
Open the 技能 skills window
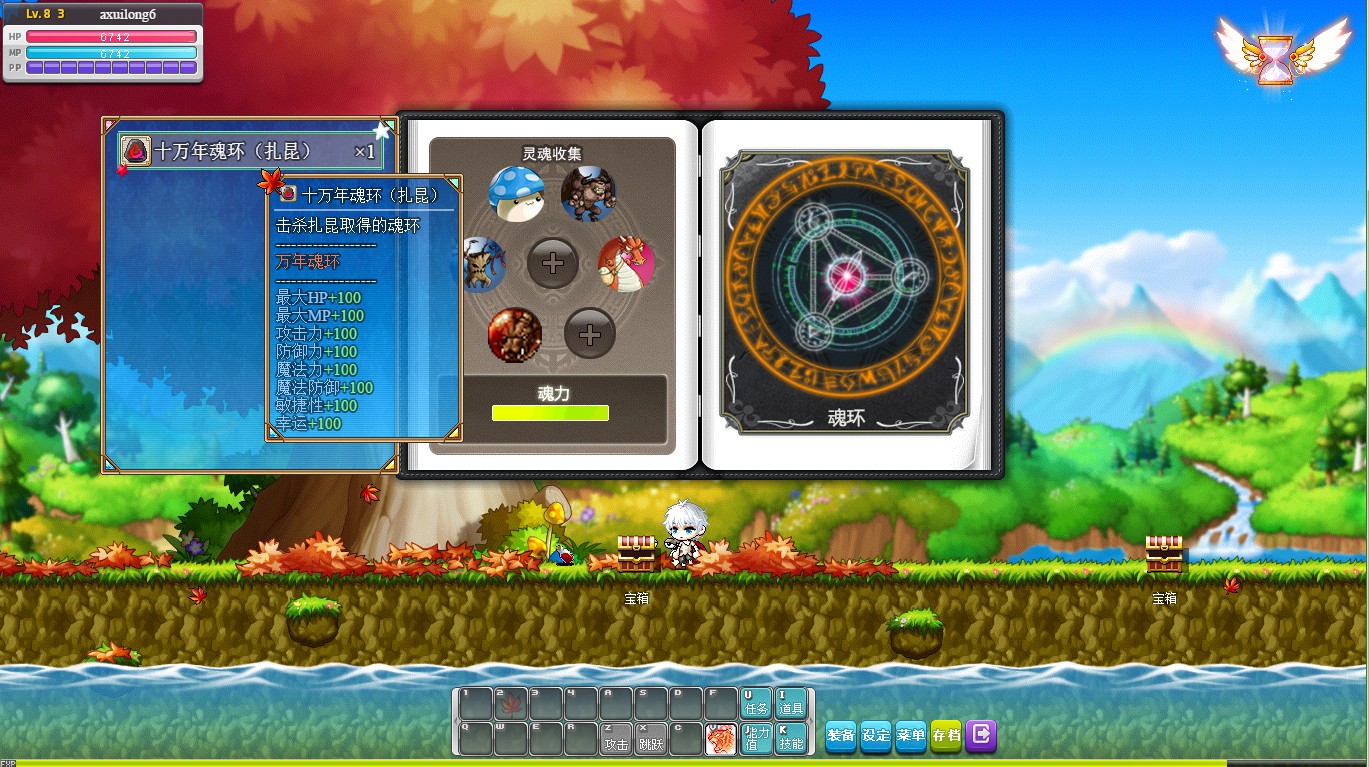click(x=790, y=738)
